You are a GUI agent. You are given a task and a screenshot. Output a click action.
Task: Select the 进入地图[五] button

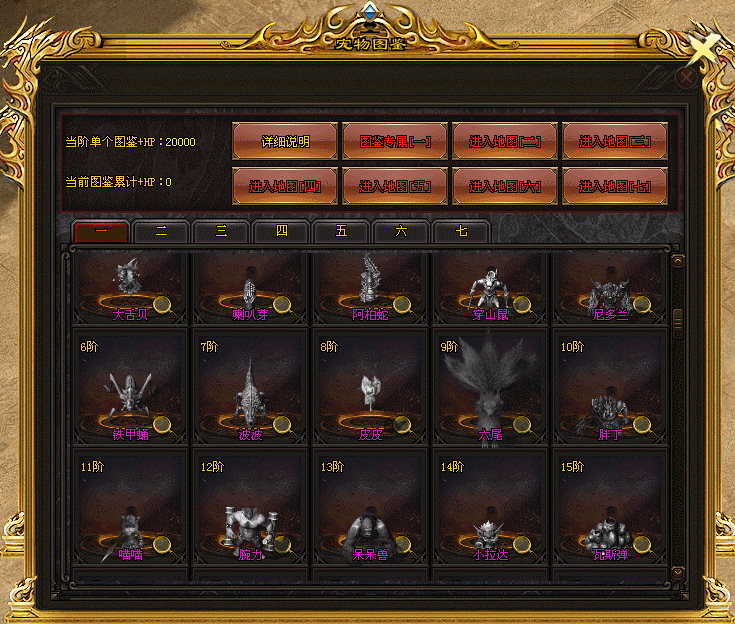tap(395, 186)
